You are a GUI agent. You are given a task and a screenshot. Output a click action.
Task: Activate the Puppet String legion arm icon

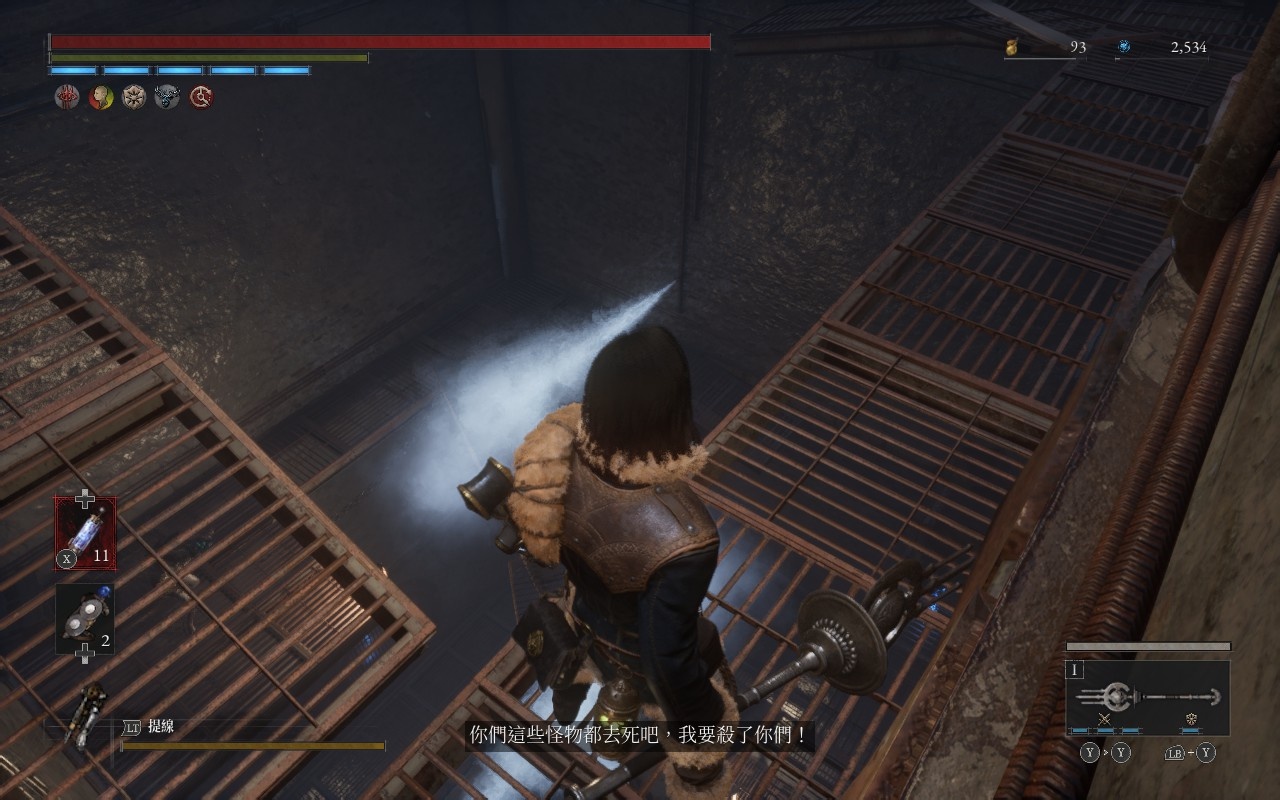(88, 714)
